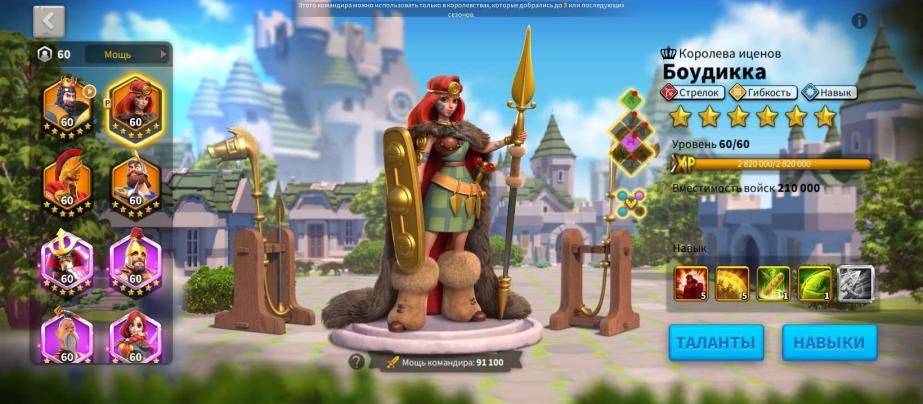Click the Навык specialty tag
923x404 pixels.
(x=828, y=92)
